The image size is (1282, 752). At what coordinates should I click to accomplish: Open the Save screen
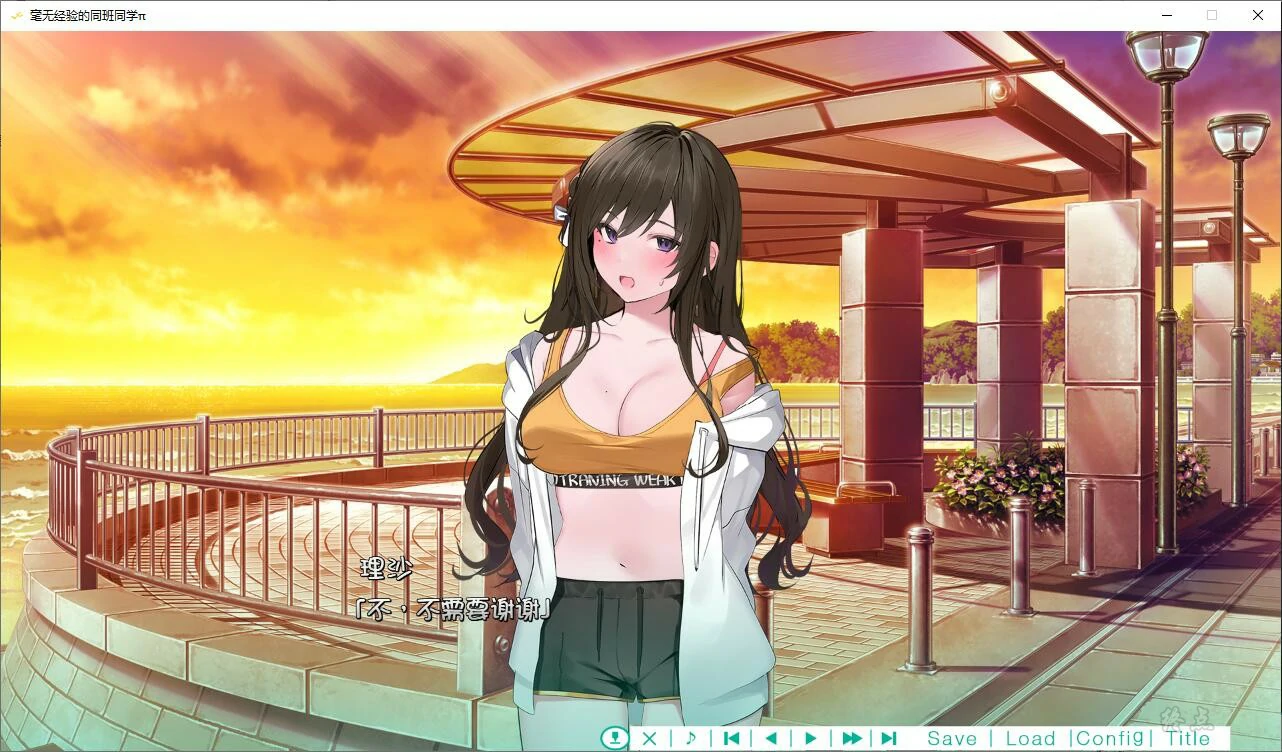(x=952, y=737)
